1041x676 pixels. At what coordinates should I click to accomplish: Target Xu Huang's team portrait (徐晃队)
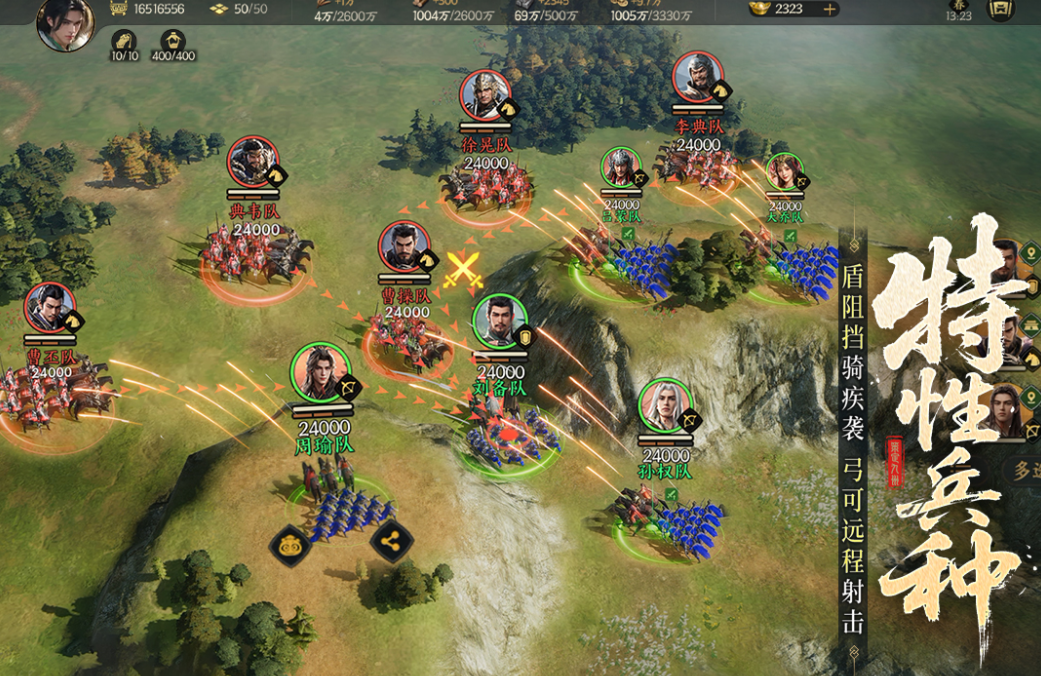pos(486,96)
